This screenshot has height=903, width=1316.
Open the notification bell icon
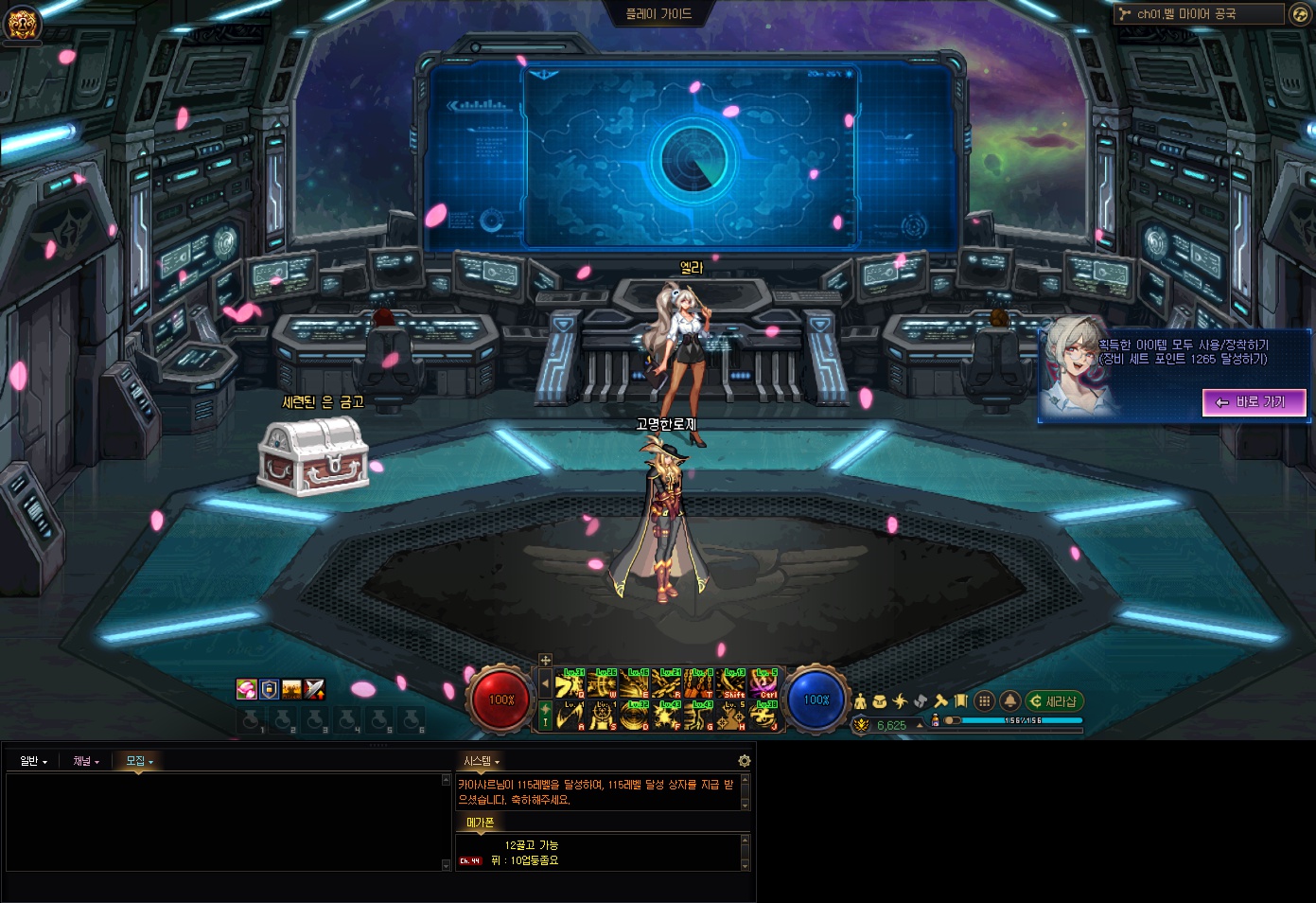[1009, 701]
